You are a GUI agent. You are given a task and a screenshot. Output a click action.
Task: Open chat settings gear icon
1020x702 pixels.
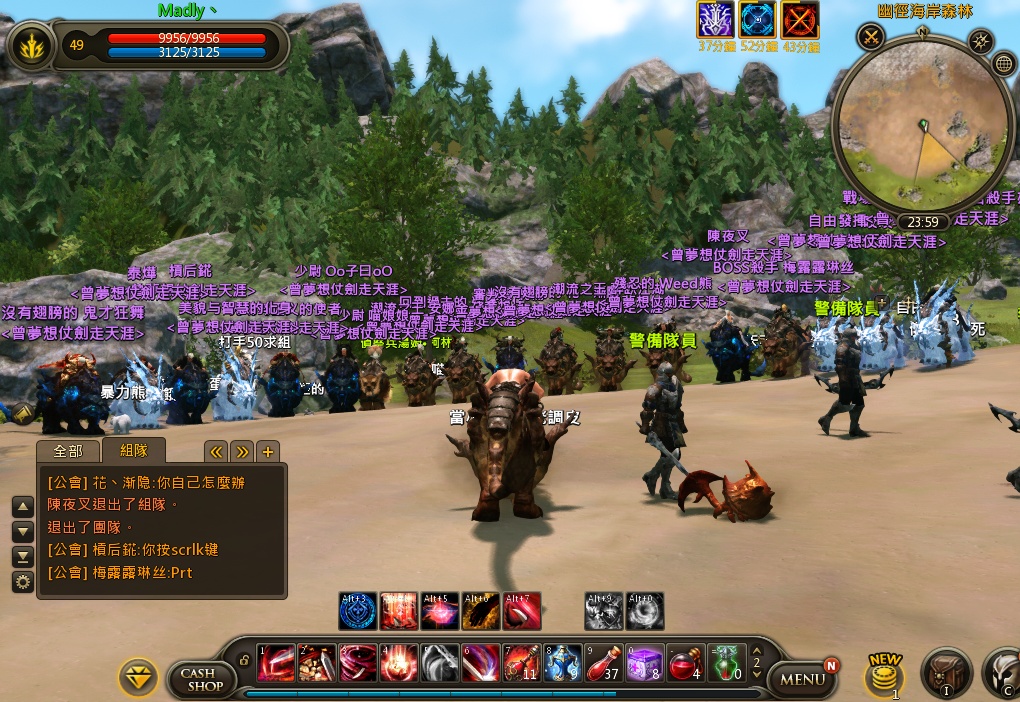[x=22, y=582]
